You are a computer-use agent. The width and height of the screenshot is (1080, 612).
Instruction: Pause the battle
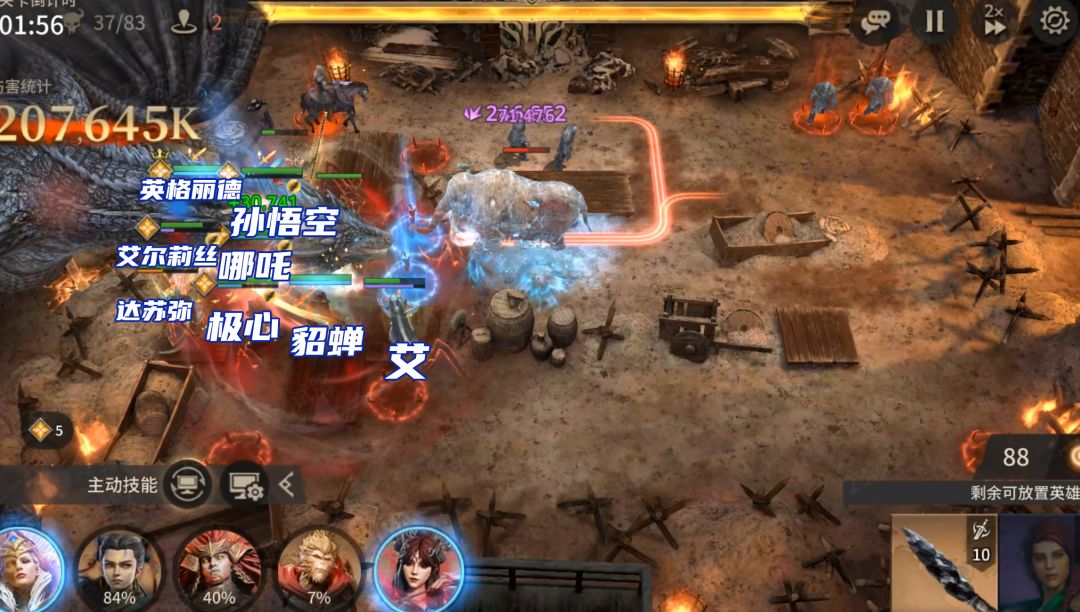[934, 21]
